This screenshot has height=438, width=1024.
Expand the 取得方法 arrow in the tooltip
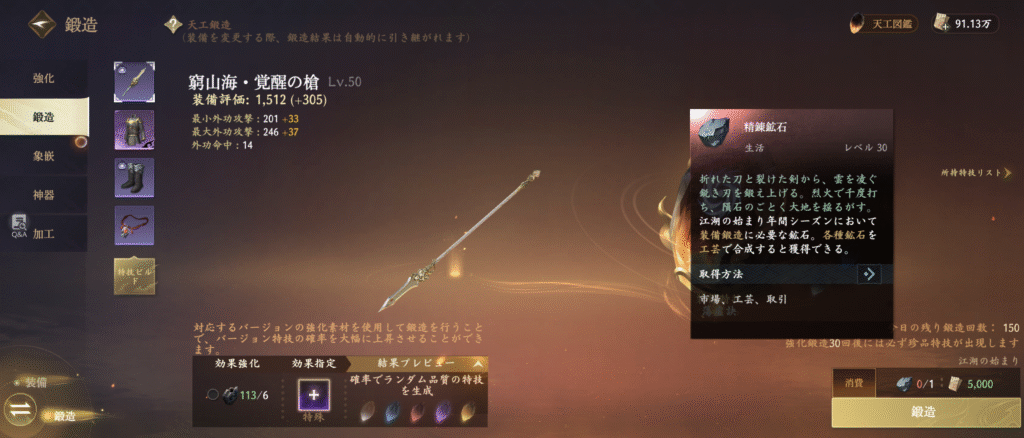[868, 273]
